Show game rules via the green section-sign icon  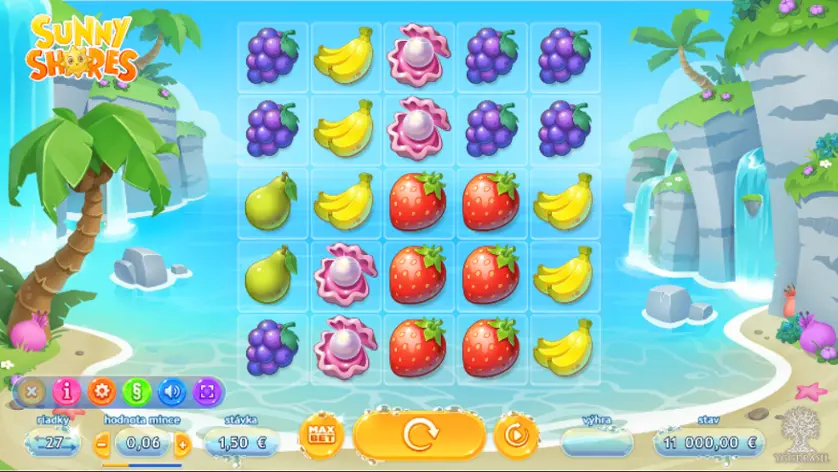click(137, 391)
